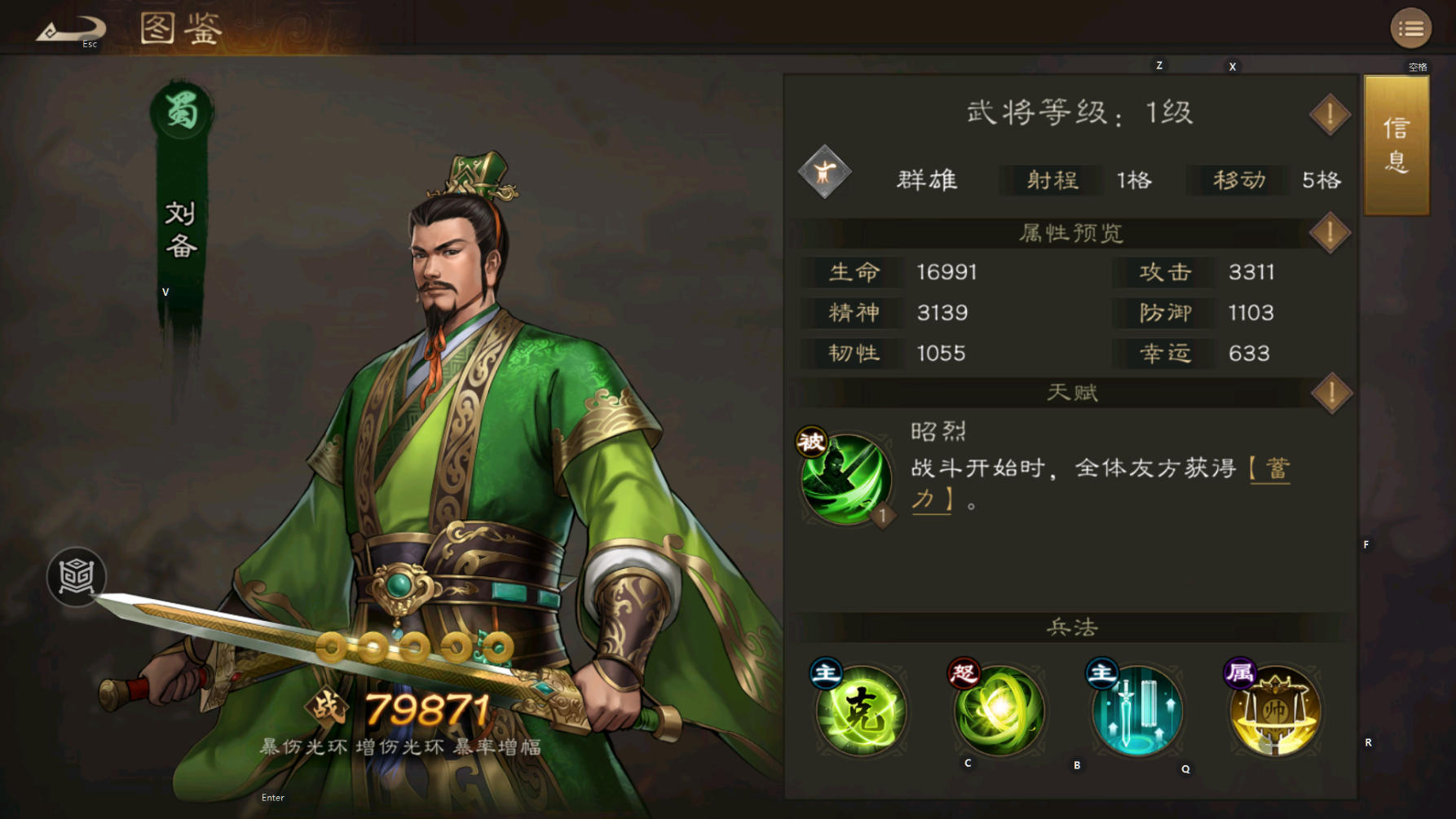Open the hamburger menu at top right

[x=1412, y=27]
